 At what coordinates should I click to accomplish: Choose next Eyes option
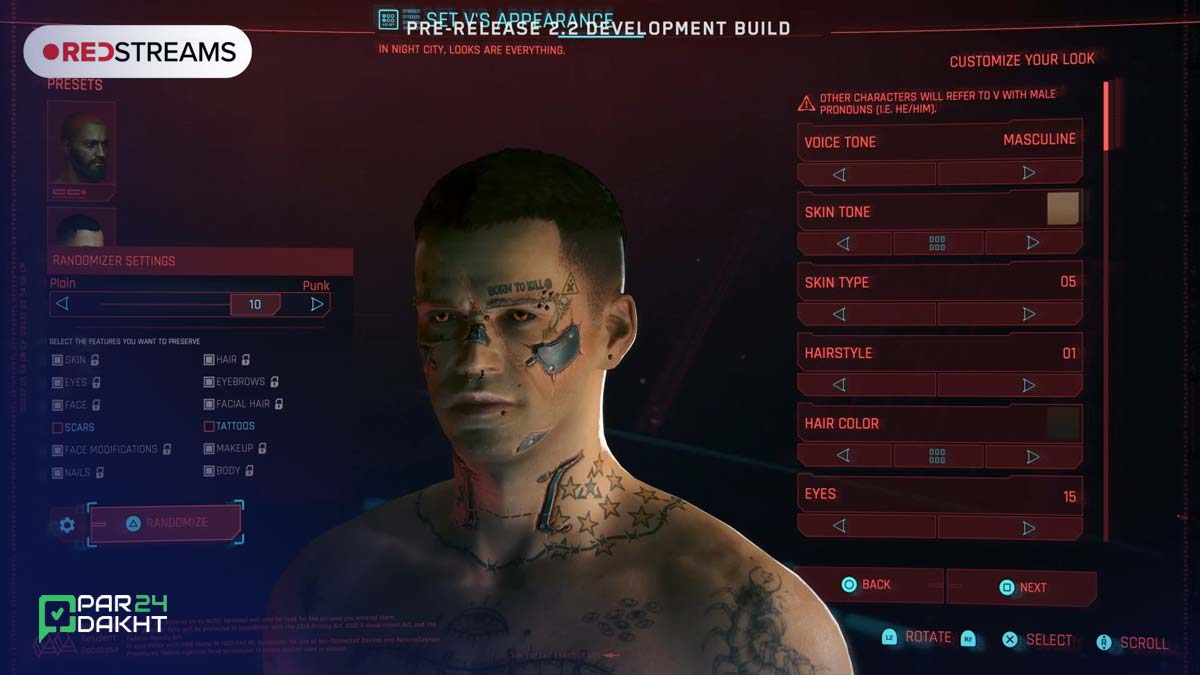(x=1029, y=527)
